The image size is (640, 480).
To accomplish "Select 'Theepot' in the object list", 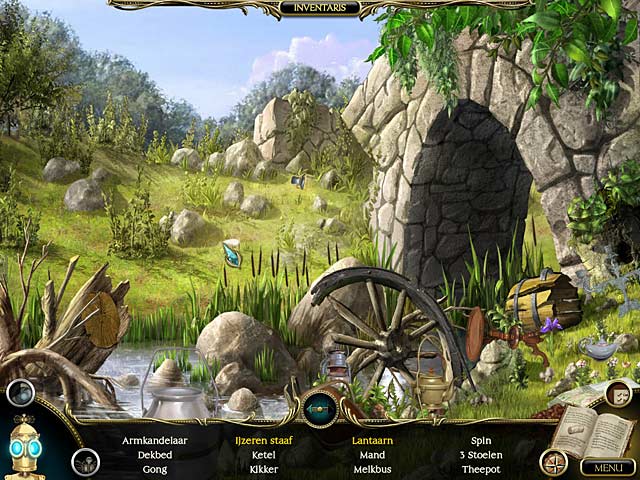I will (480, 469).
